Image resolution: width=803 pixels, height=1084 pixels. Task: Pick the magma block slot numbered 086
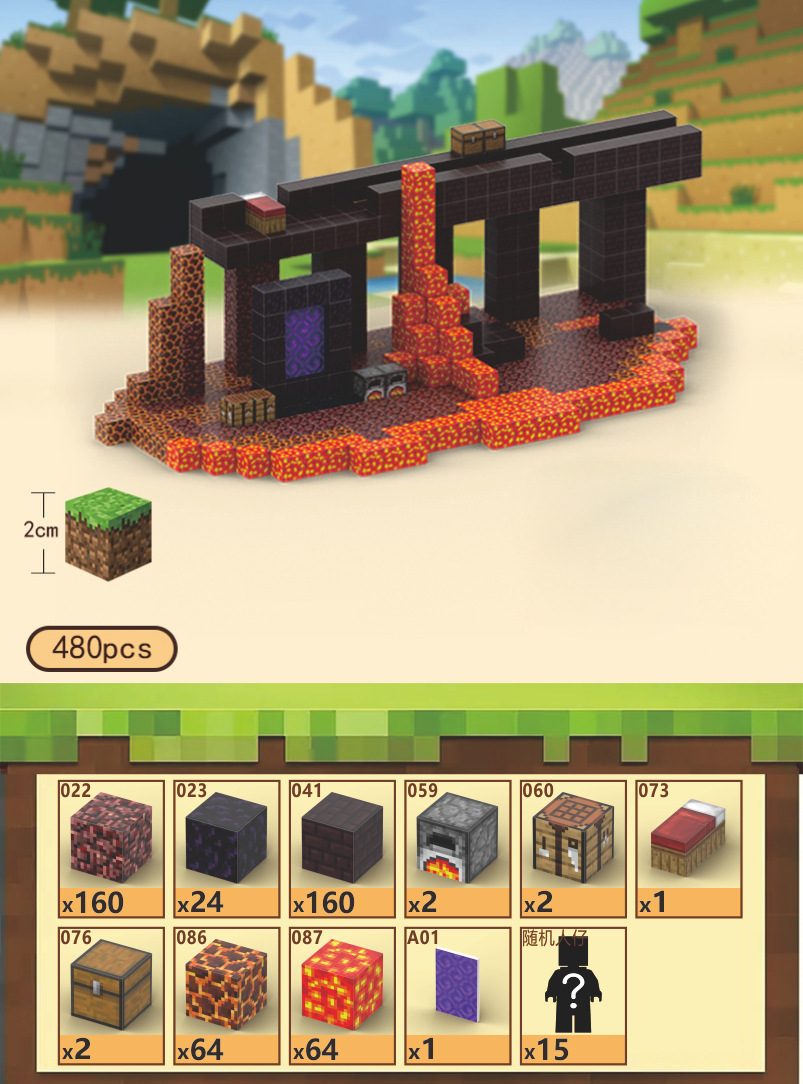[x=227, y=995]
